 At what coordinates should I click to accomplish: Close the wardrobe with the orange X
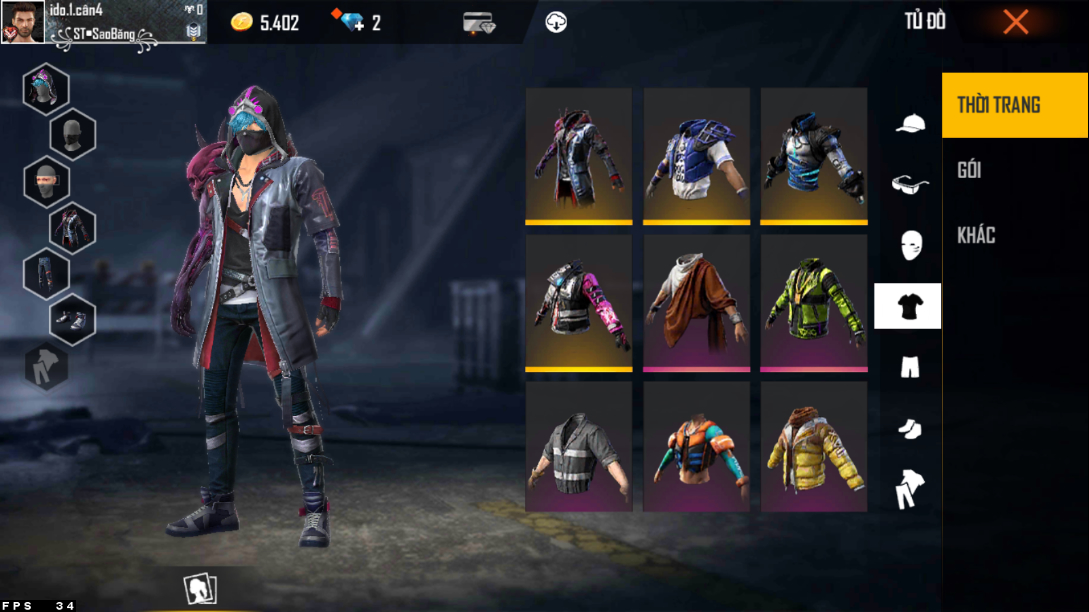click(x=1015, y=22)
